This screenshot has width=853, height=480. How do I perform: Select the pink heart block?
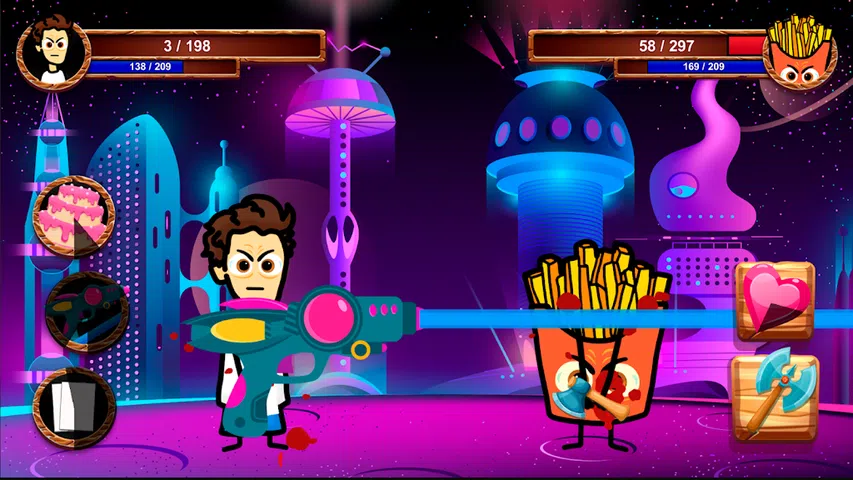776,300
